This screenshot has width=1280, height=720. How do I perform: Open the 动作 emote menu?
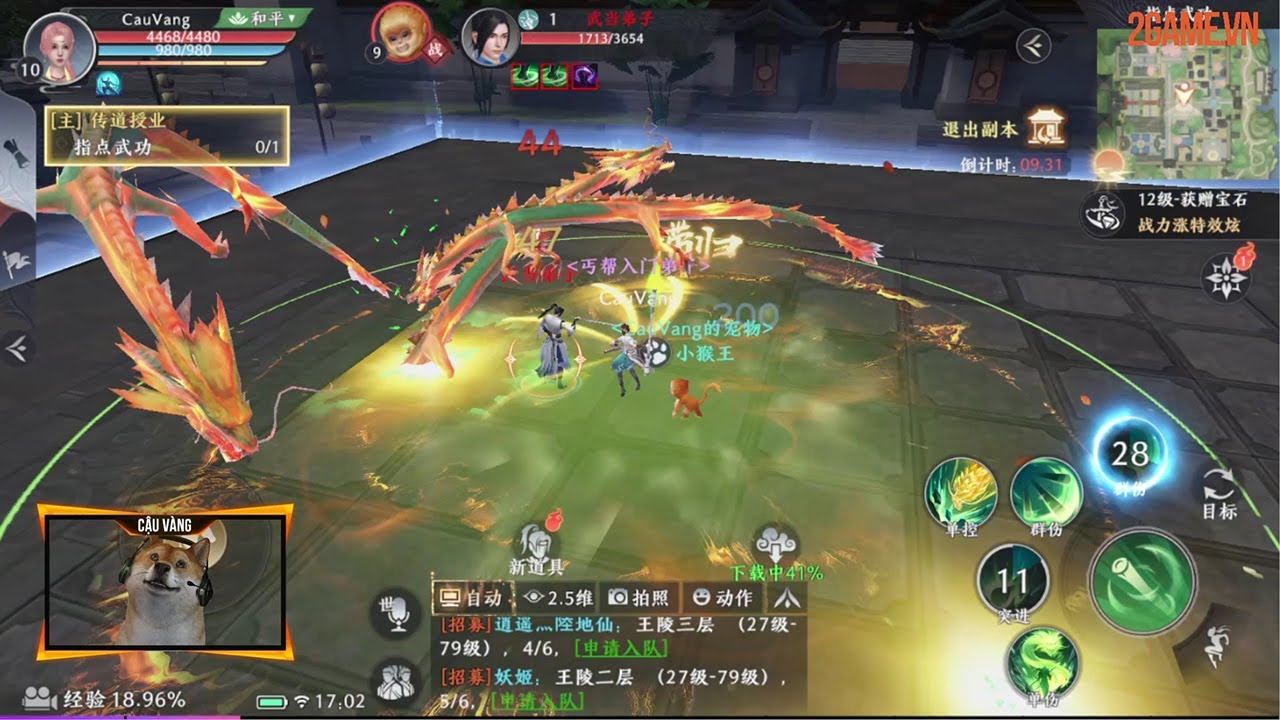722,598
